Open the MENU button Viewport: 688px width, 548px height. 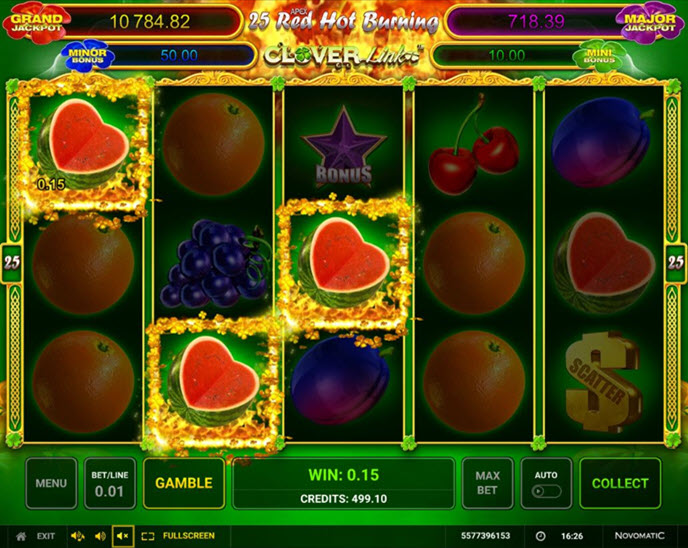tap(51, 483)
